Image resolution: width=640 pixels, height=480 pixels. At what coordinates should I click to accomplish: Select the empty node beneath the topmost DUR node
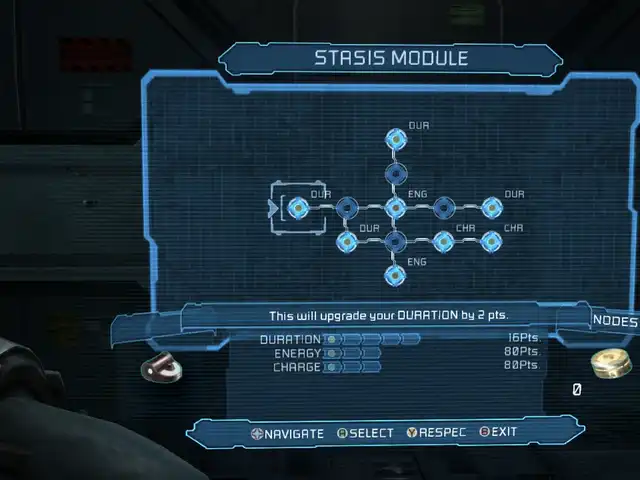[395, 175]
